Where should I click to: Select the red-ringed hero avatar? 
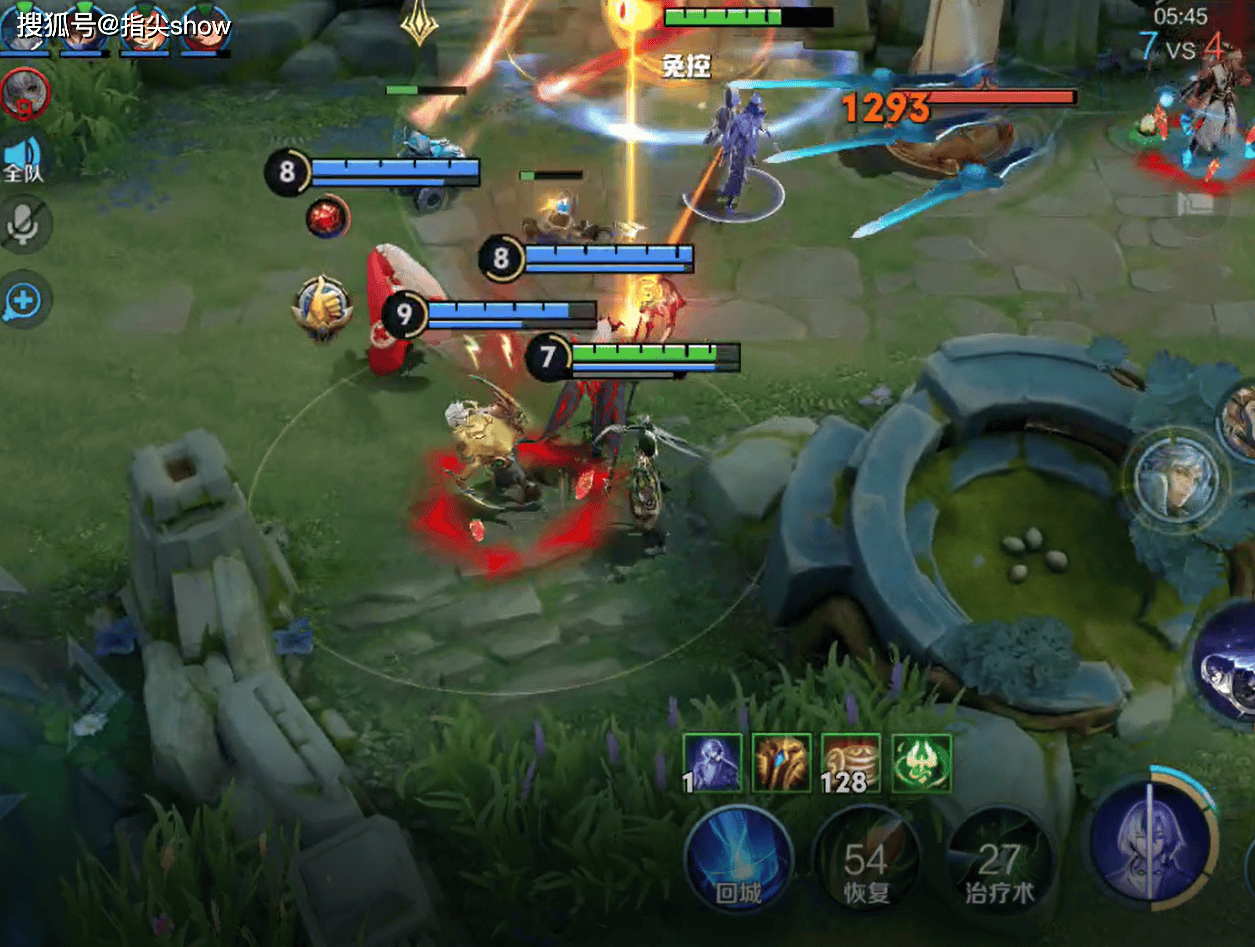click(24, 94)
